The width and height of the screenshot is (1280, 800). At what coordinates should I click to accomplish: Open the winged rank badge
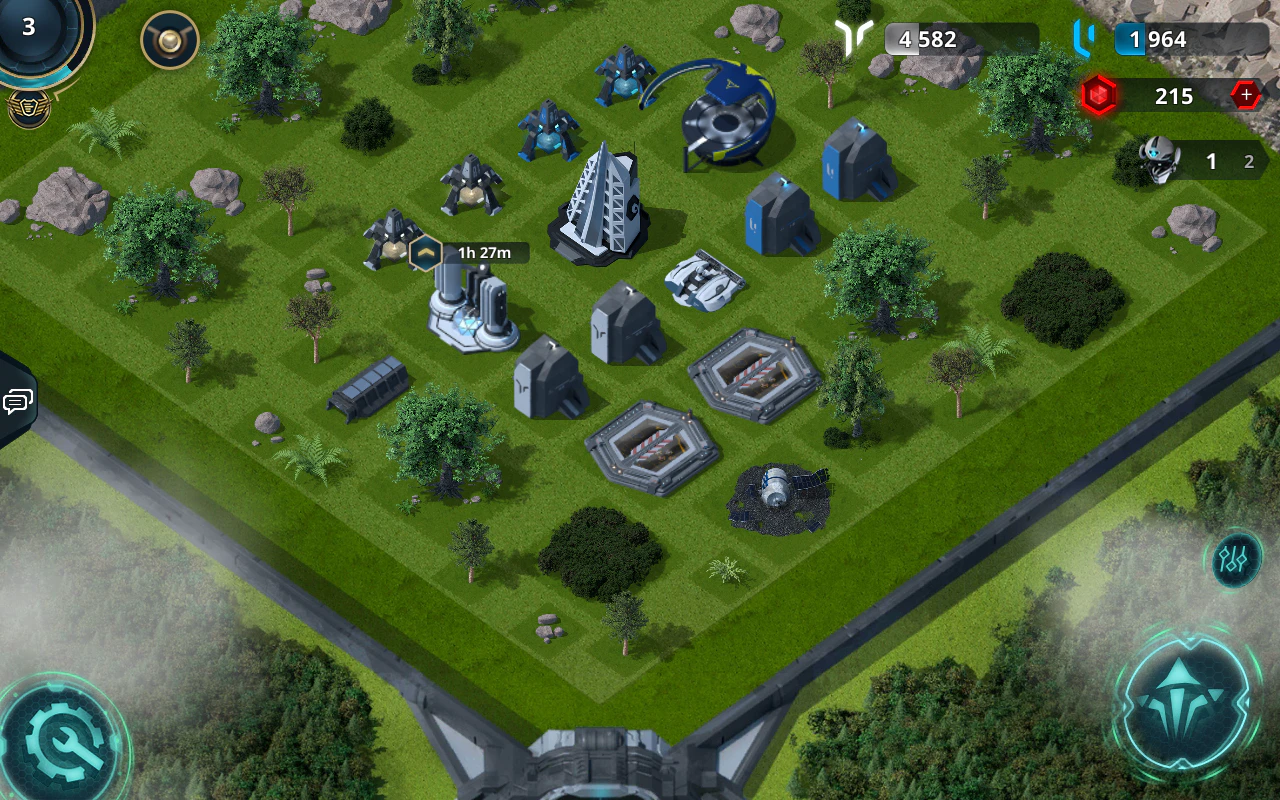29,108
